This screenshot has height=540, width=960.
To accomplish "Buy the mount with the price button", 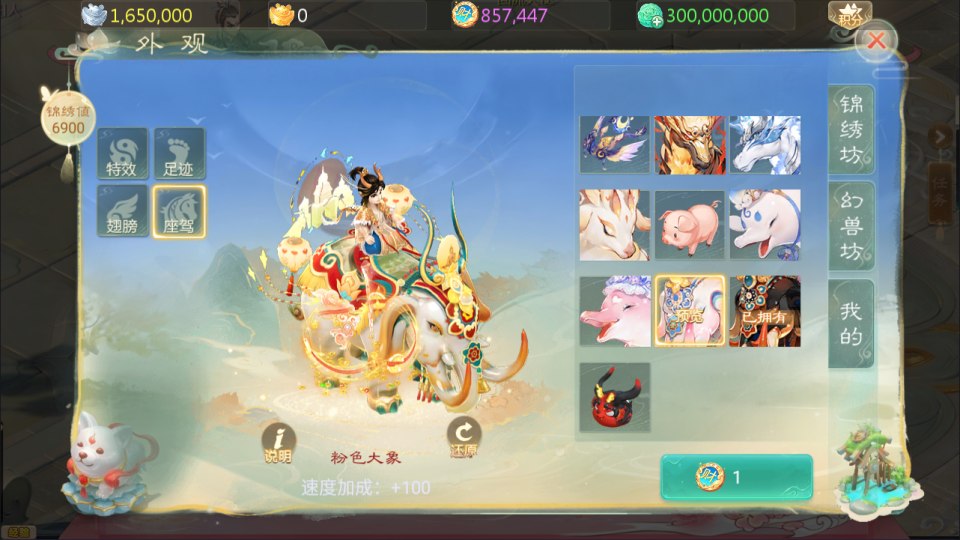I will (736, 477).
